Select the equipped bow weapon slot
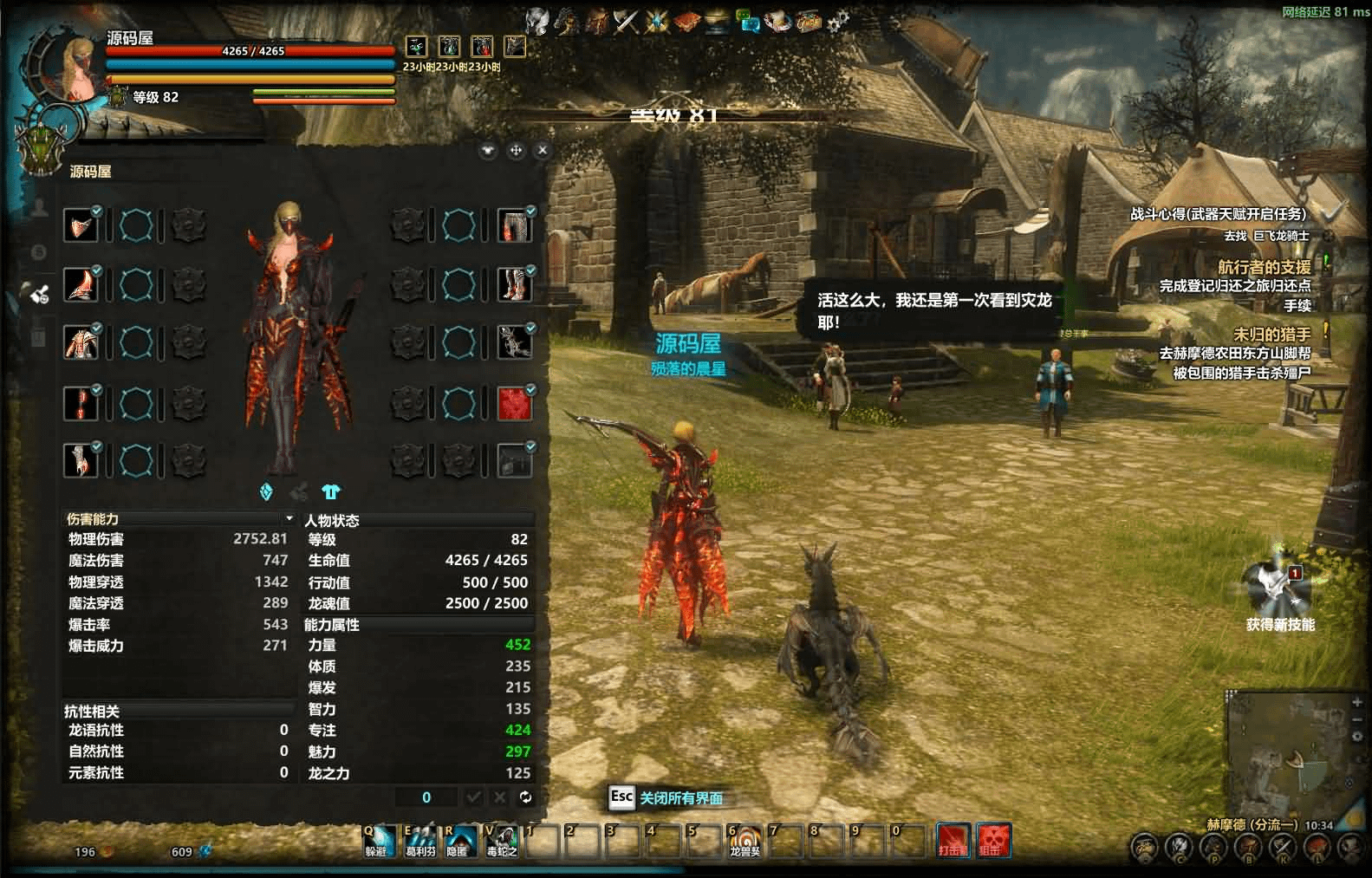Screen dimensions: 1372x878 (x=514, y=343)
